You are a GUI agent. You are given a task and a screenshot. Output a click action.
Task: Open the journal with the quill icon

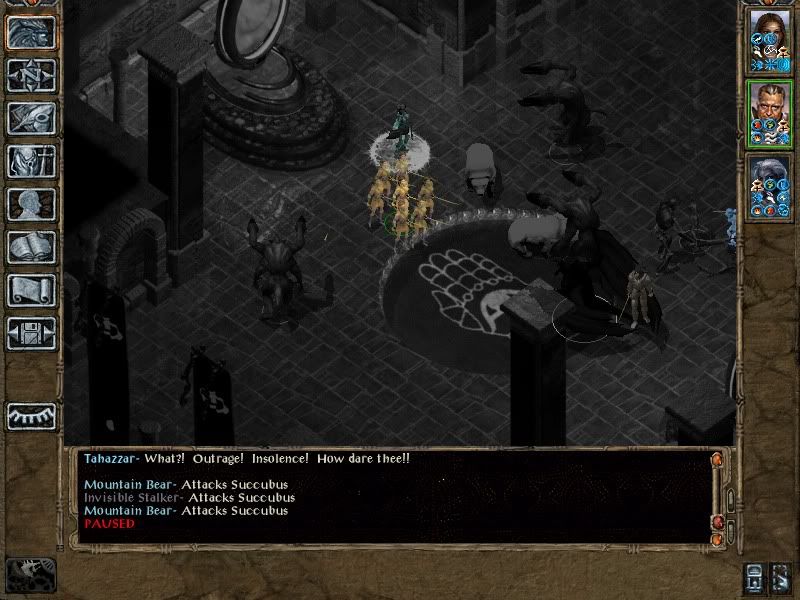(31, 118)
